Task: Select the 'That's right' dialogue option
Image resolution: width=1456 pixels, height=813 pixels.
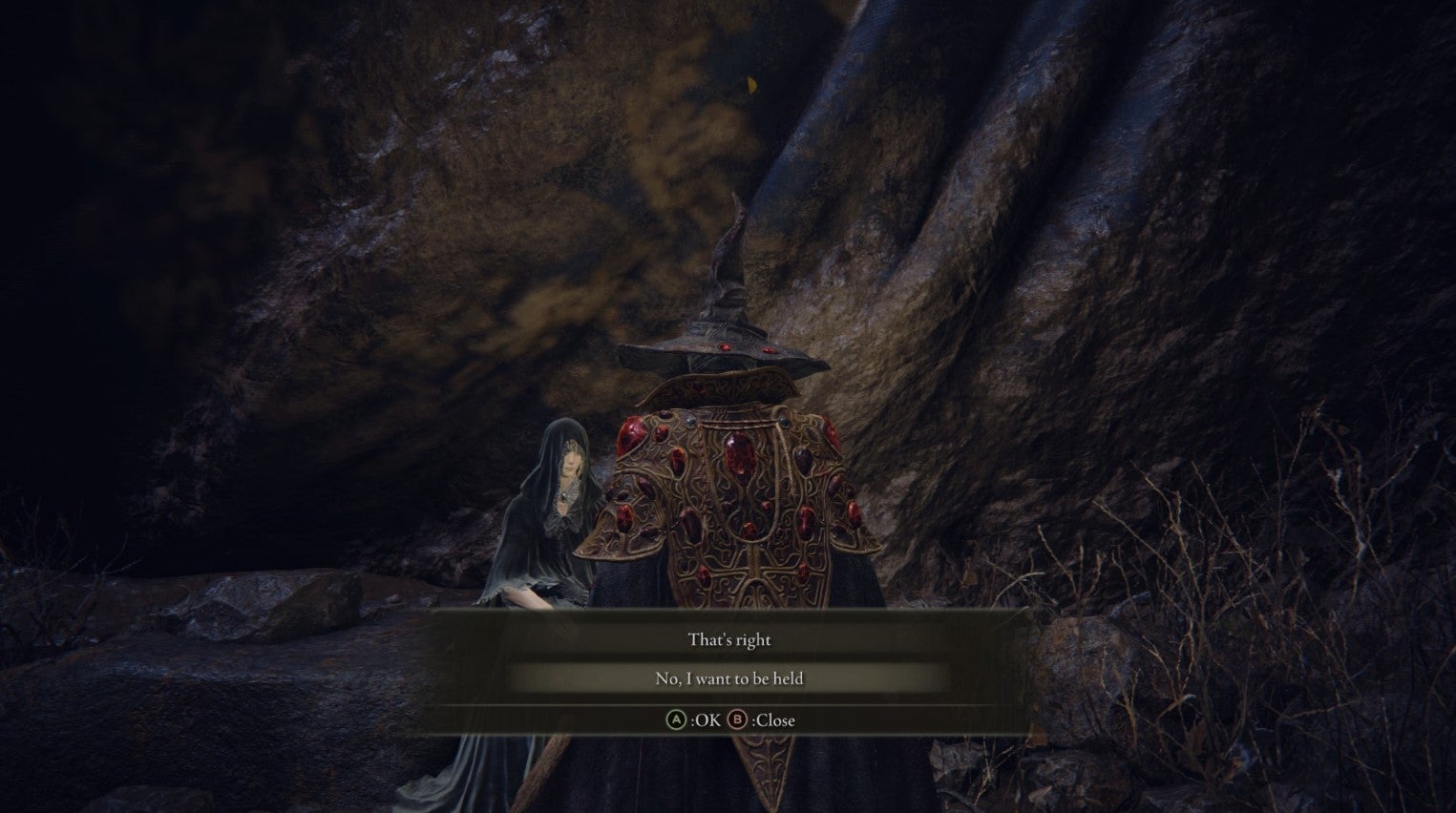Action: [728, 639]
